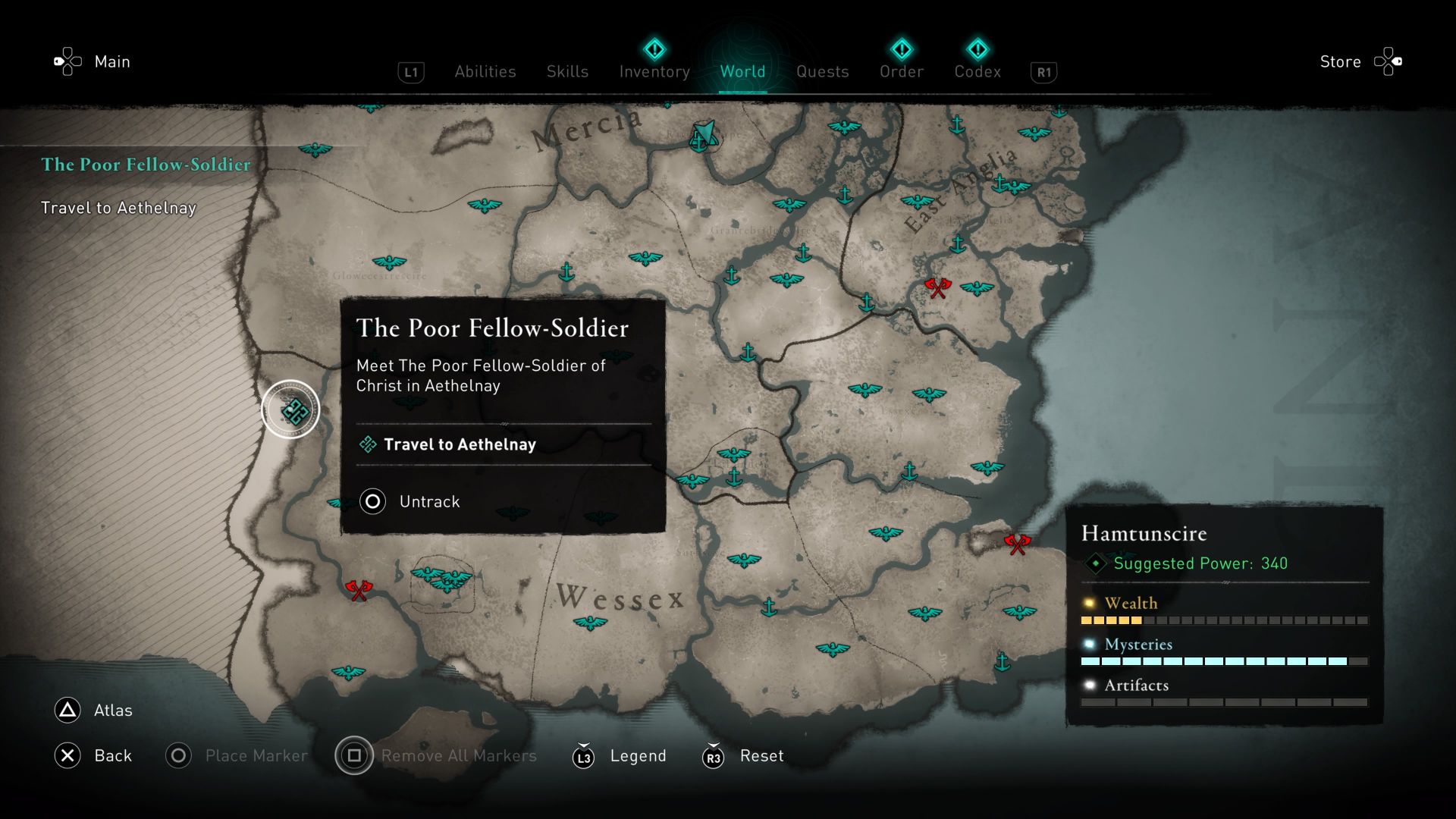
Task: Click the Suggested Power diamond icon
Action: [x=1097, y=563]
